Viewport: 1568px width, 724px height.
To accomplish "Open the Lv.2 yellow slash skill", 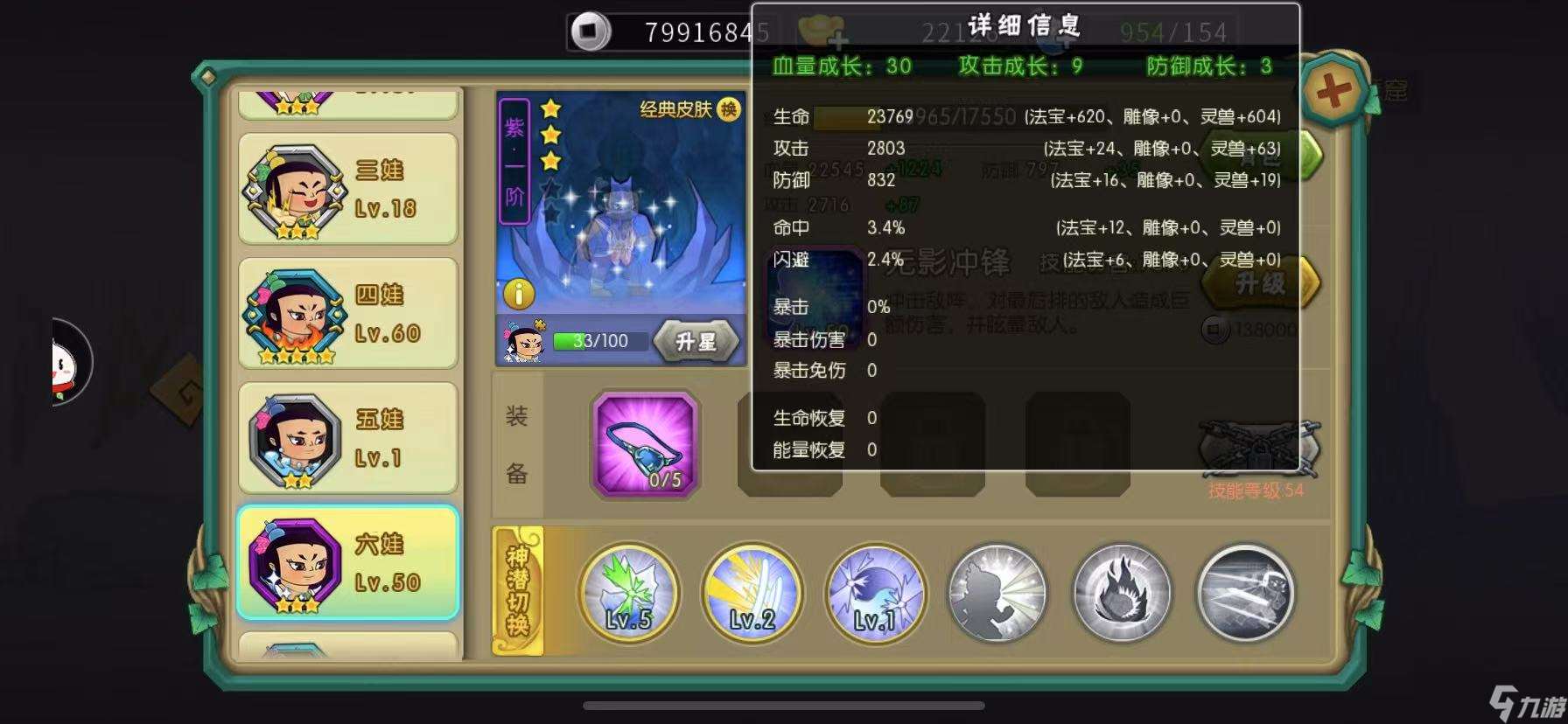I will click(752, 594).
